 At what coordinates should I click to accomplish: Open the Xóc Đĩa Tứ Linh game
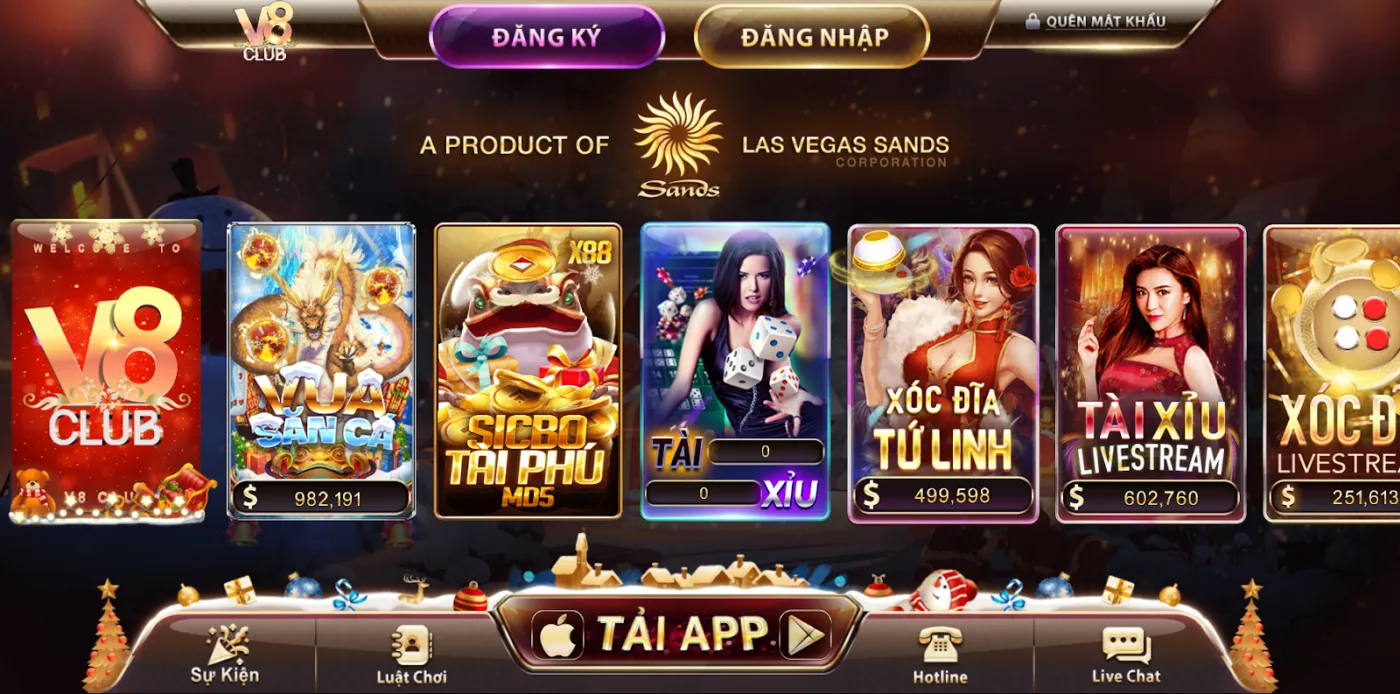tap(943, 371)
